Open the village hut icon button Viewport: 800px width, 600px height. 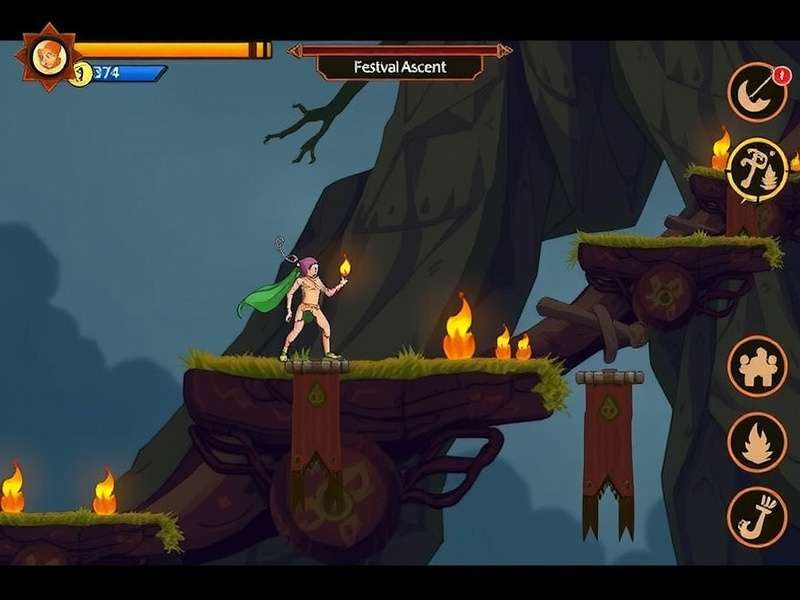click(757, 366)
